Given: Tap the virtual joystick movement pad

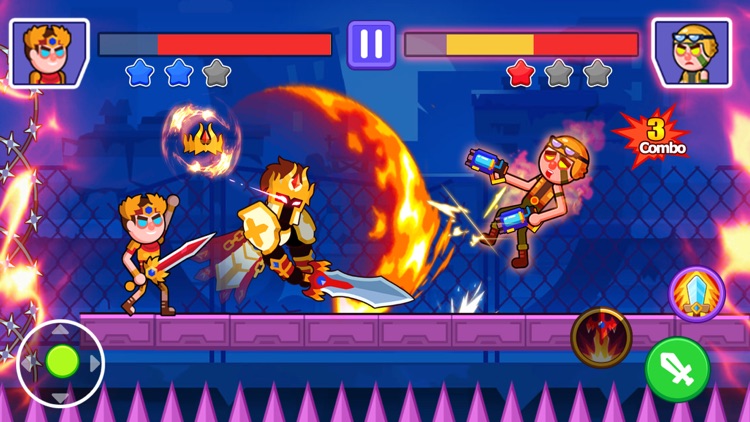Looking at the screenshot, I should [61, 362].
